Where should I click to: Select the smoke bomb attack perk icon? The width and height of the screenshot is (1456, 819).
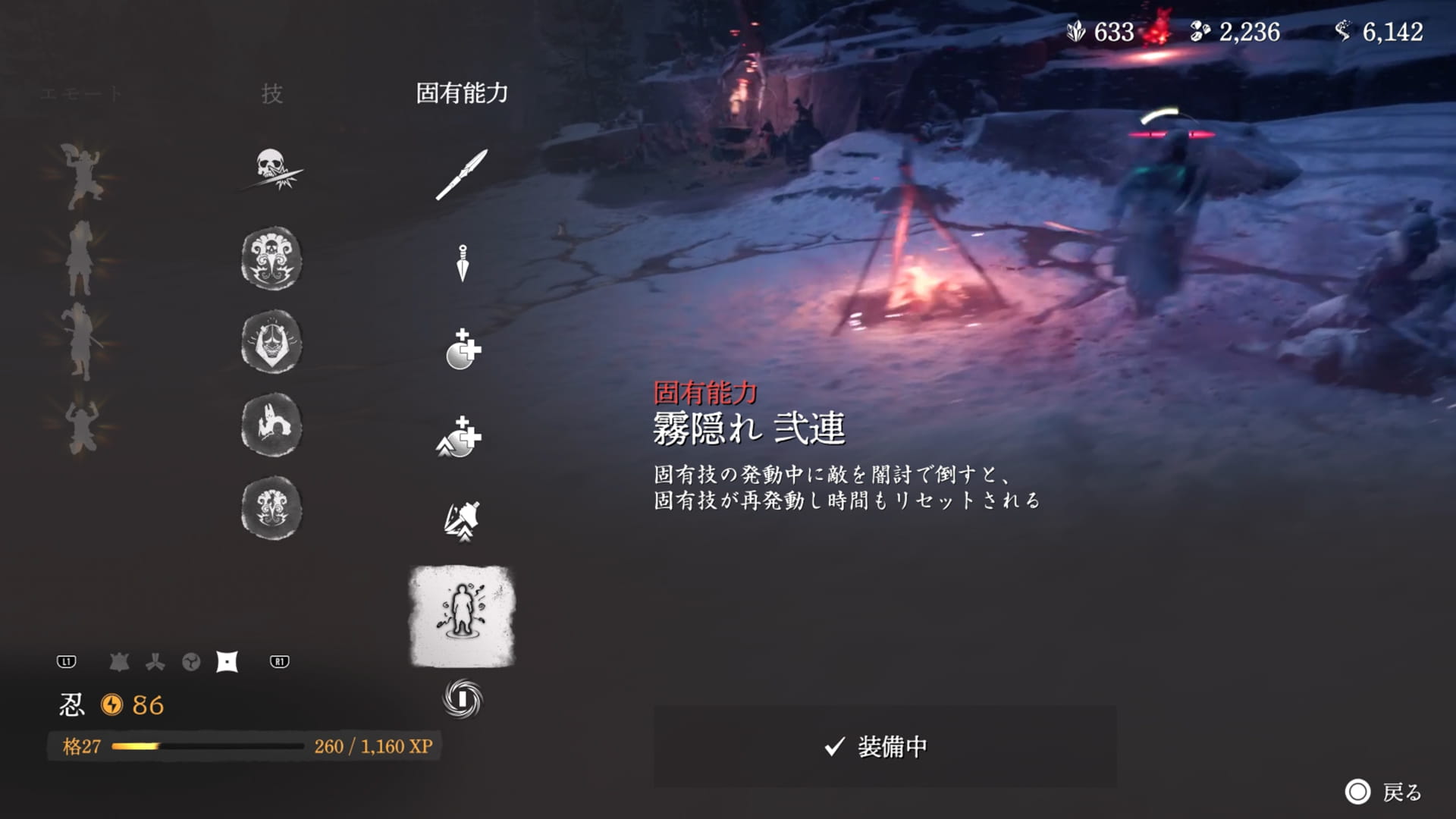(x=460, y=522)
